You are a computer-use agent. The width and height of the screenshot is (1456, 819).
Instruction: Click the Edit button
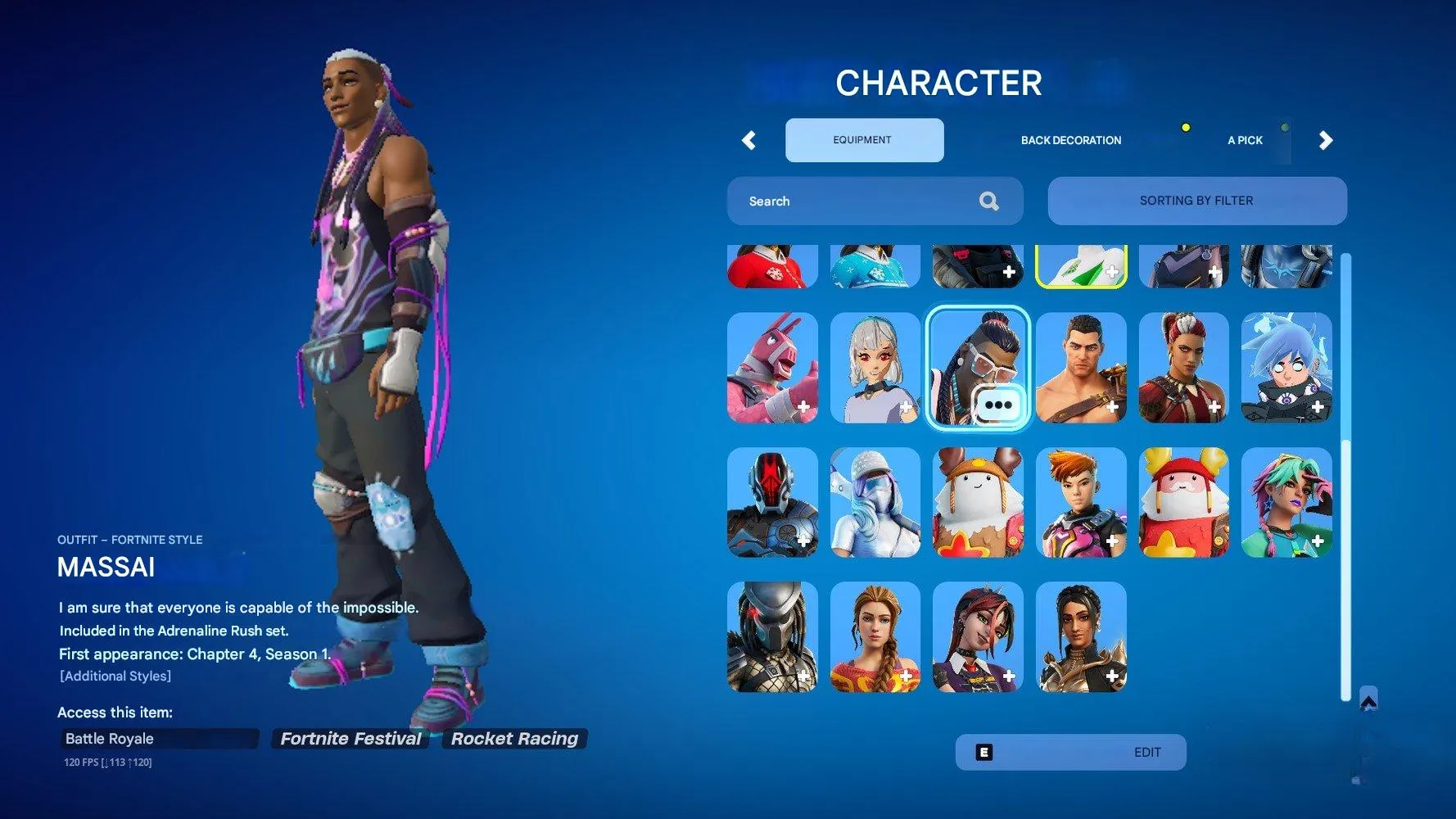coord(1069,751)
